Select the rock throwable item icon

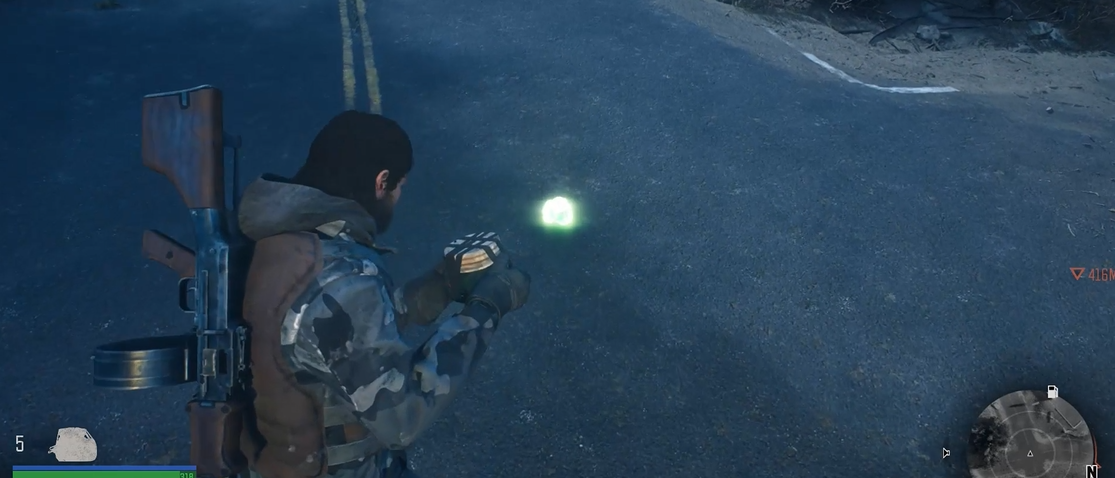pyautogui.click(x=73, y=445)
